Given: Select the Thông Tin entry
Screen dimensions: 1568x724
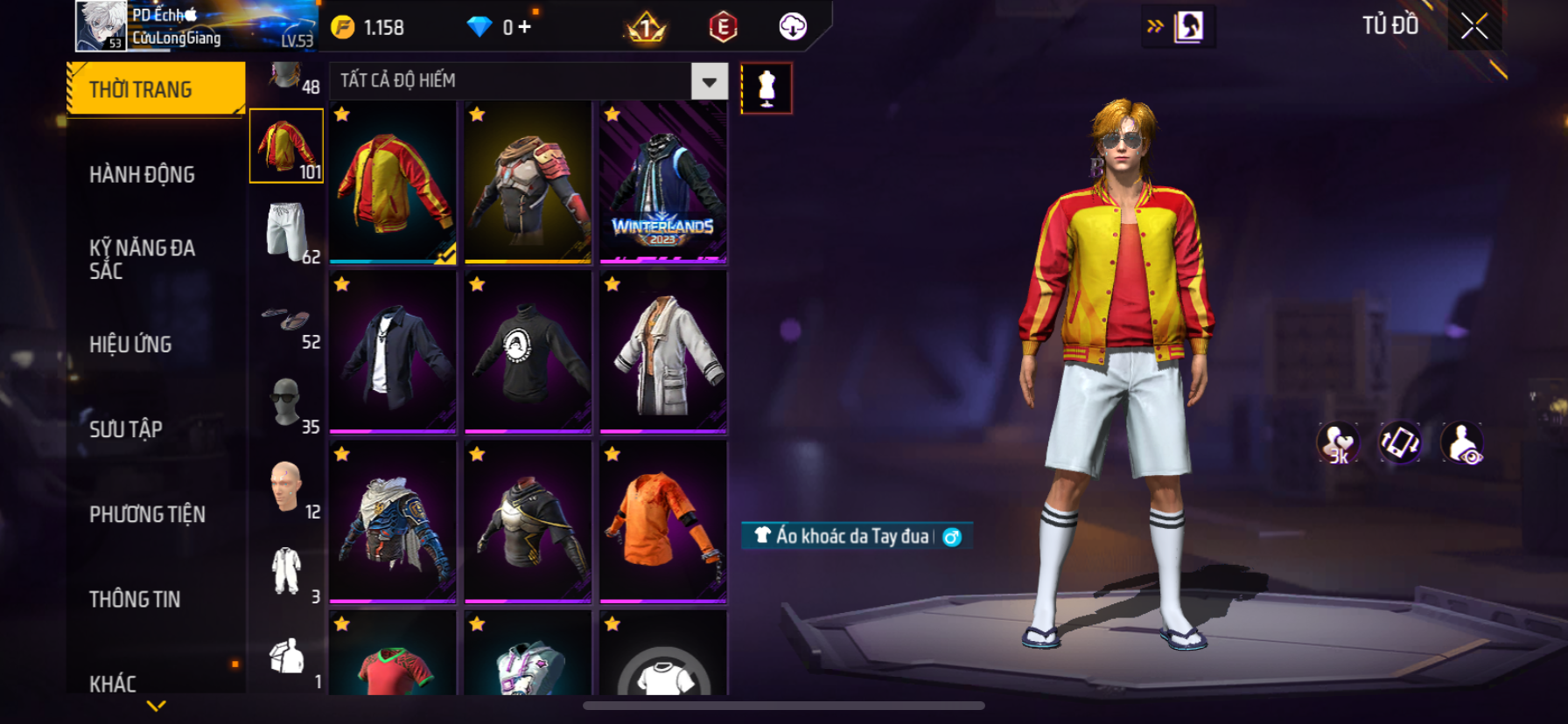Looking at the screenshot, I should (x=135, y=599).
